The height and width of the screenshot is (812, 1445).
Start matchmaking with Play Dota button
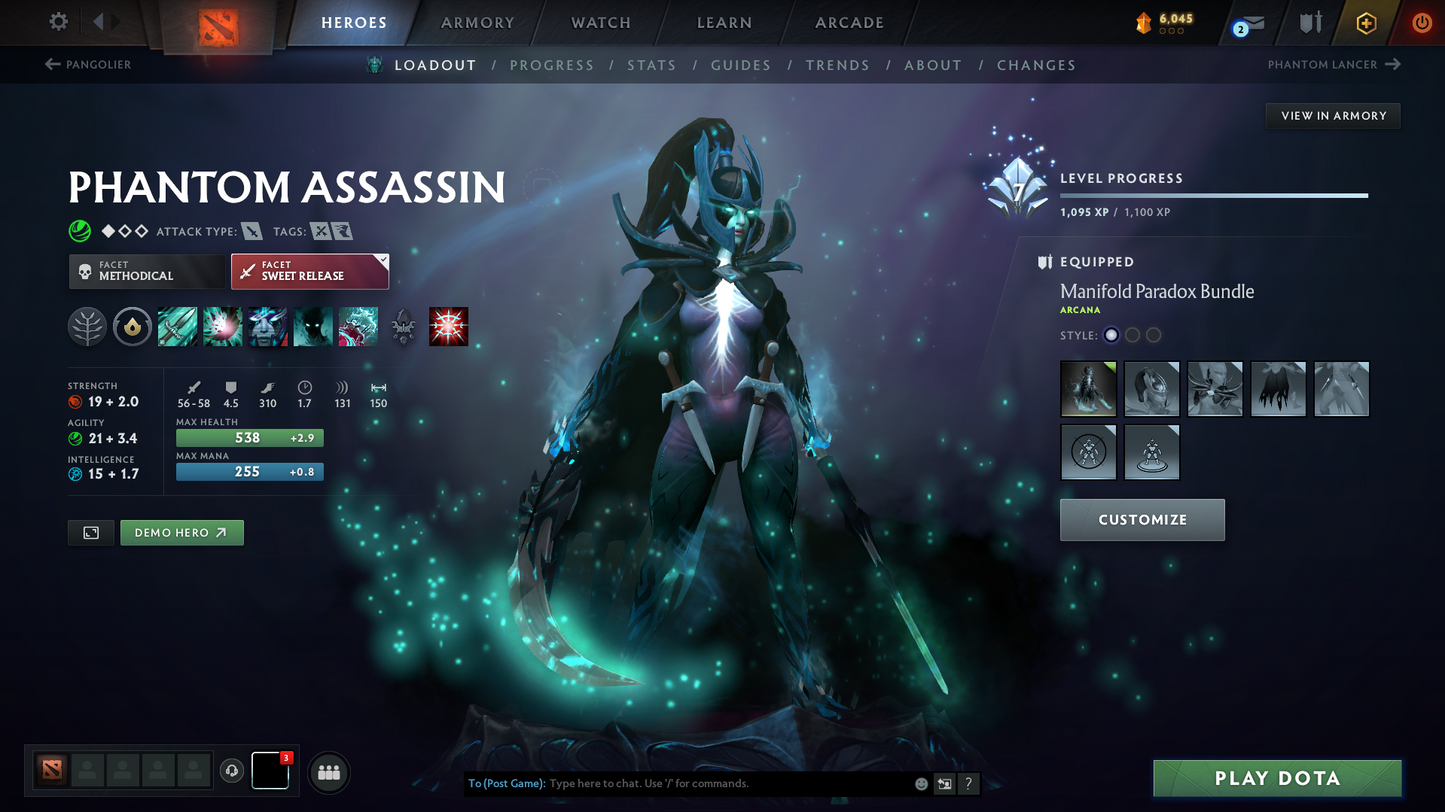point(1277,778)
